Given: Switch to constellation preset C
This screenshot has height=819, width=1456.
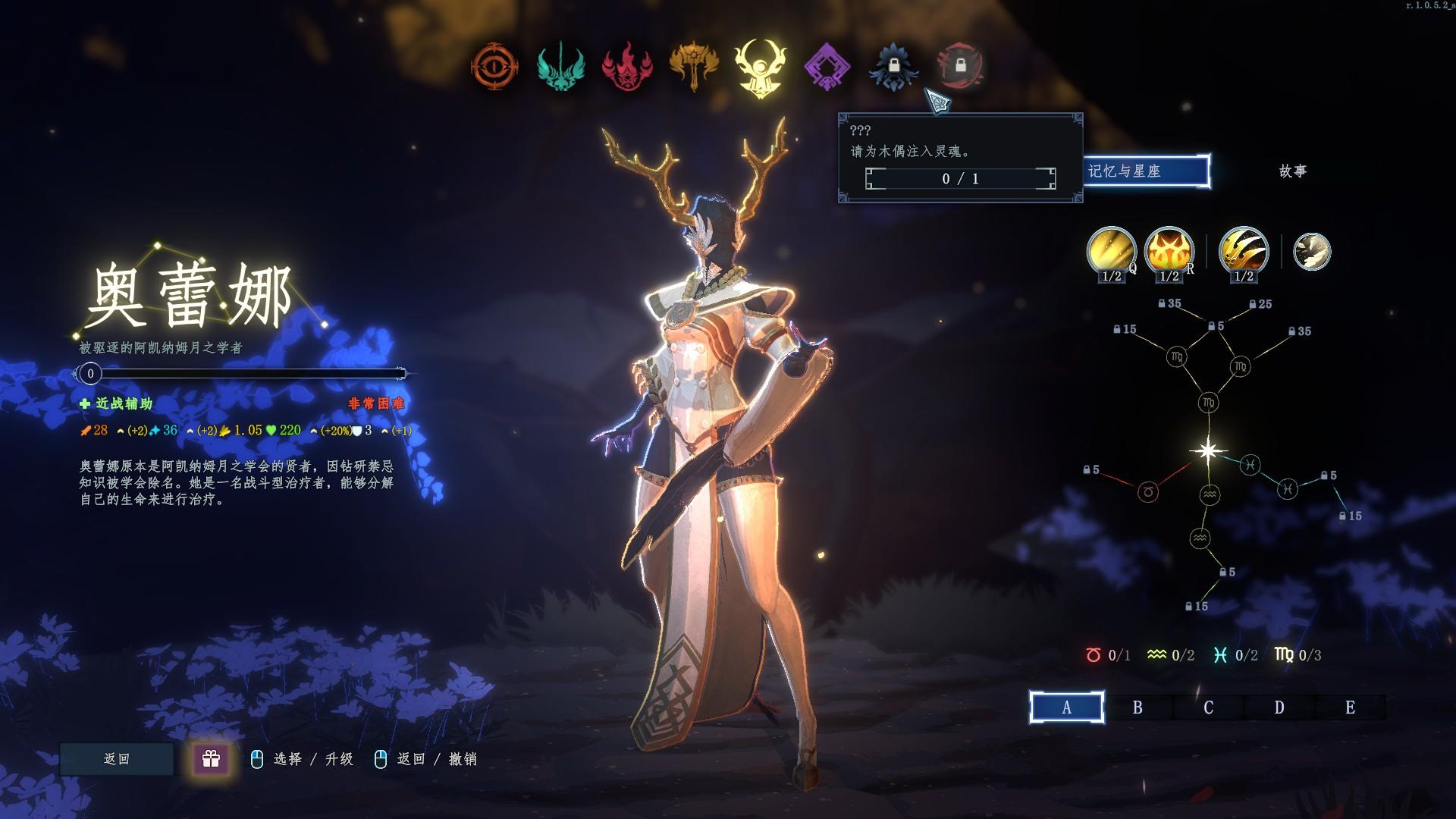Looking at the screenshot, I should [x=1208, y=708].
